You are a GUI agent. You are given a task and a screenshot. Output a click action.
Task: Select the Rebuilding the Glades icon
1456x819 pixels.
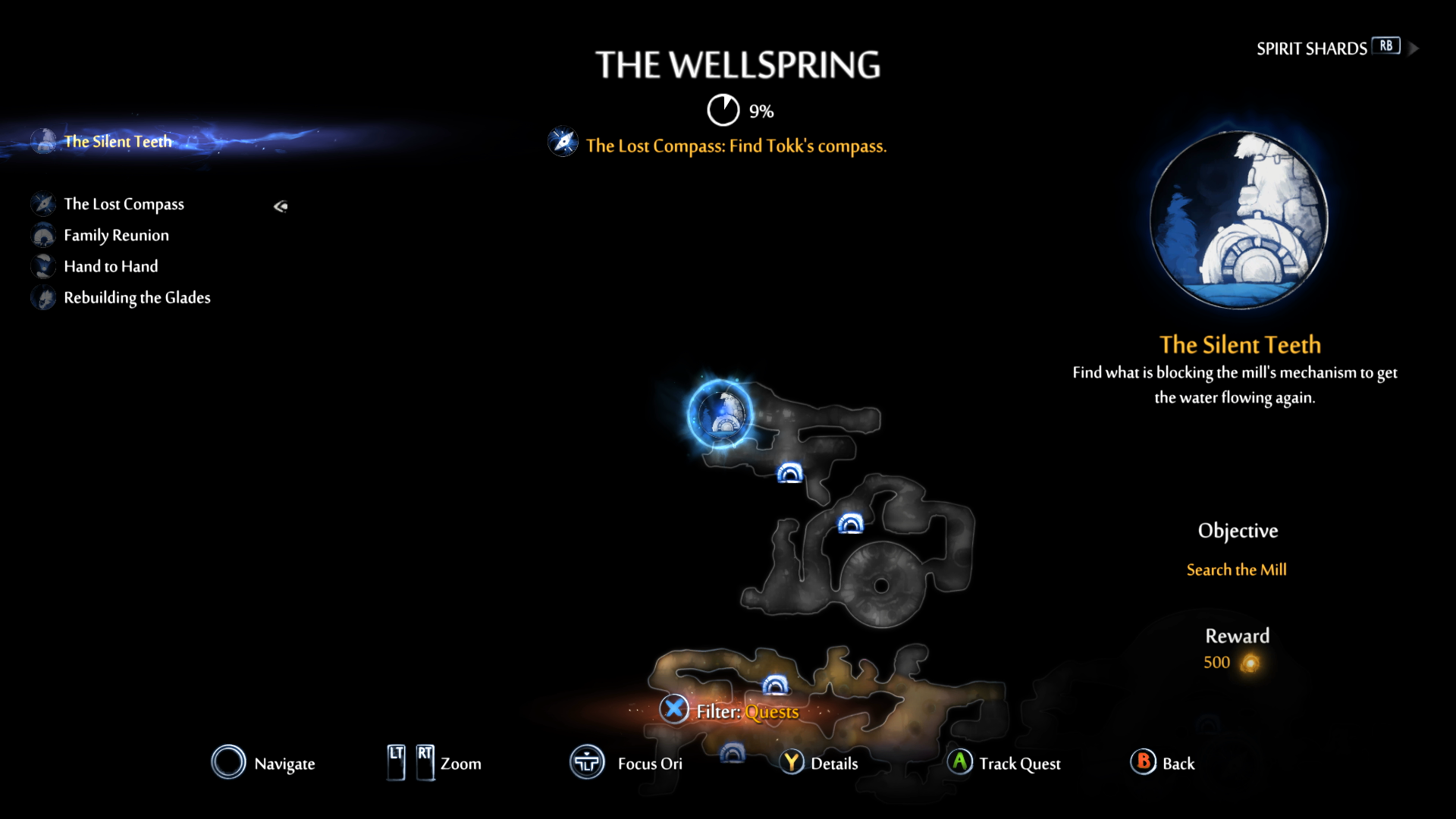43,298
